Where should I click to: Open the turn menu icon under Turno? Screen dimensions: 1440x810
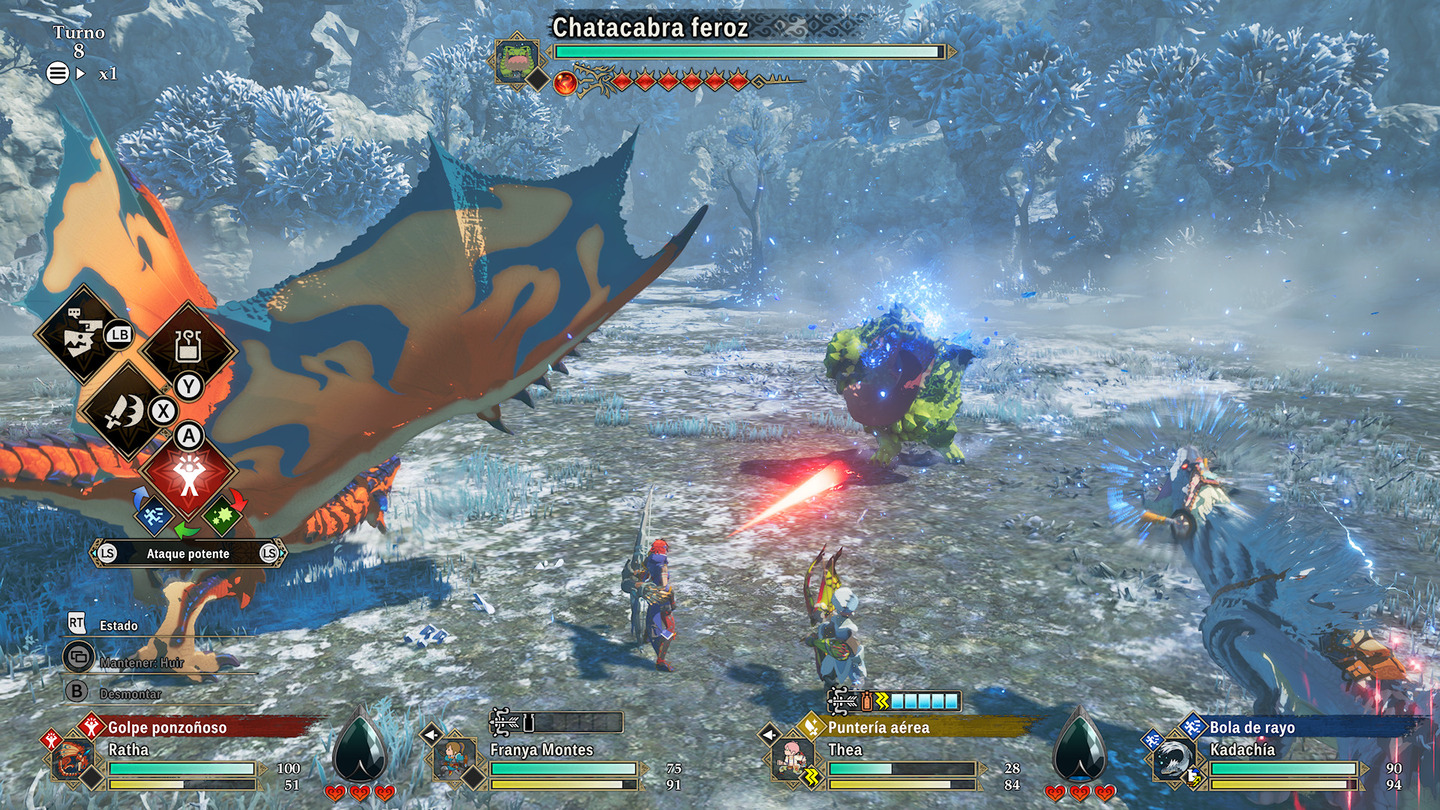[58, 73]
